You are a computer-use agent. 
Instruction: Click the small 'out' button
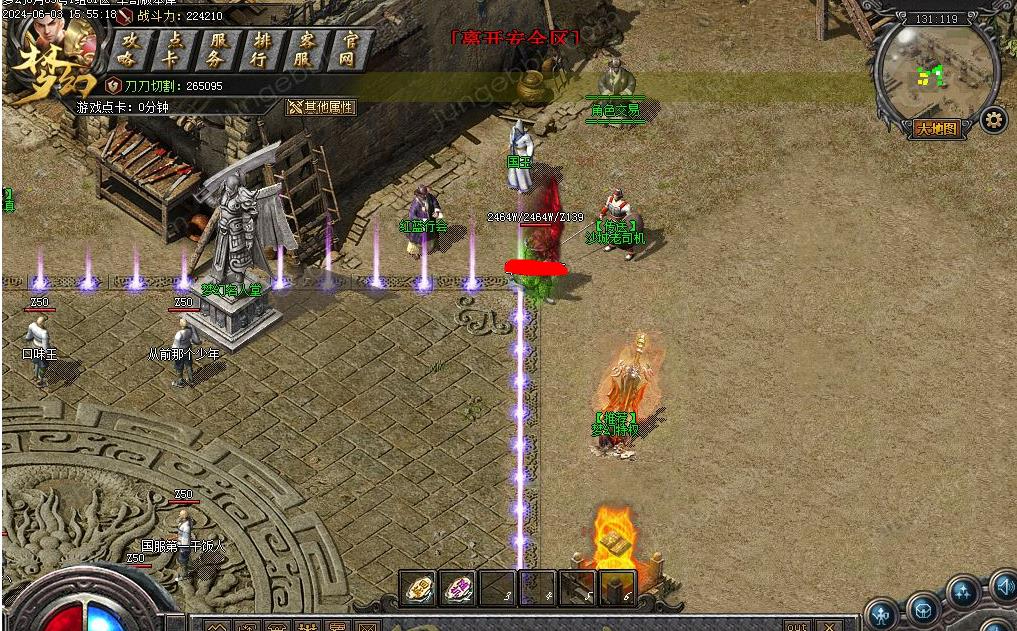tap(796, 626)
